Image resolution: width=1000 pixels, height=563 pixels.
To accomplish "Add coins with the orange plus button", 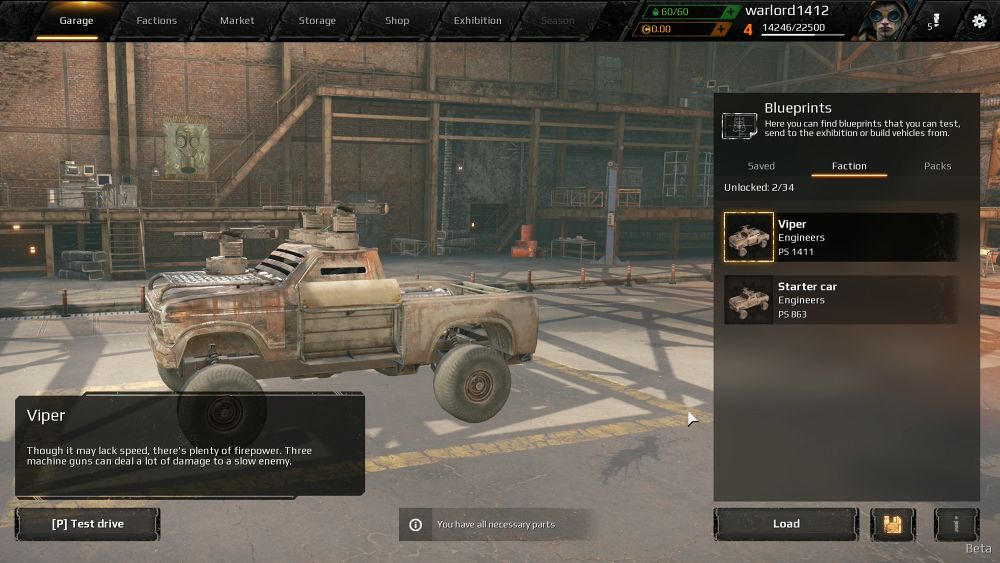I will point(719,29).
